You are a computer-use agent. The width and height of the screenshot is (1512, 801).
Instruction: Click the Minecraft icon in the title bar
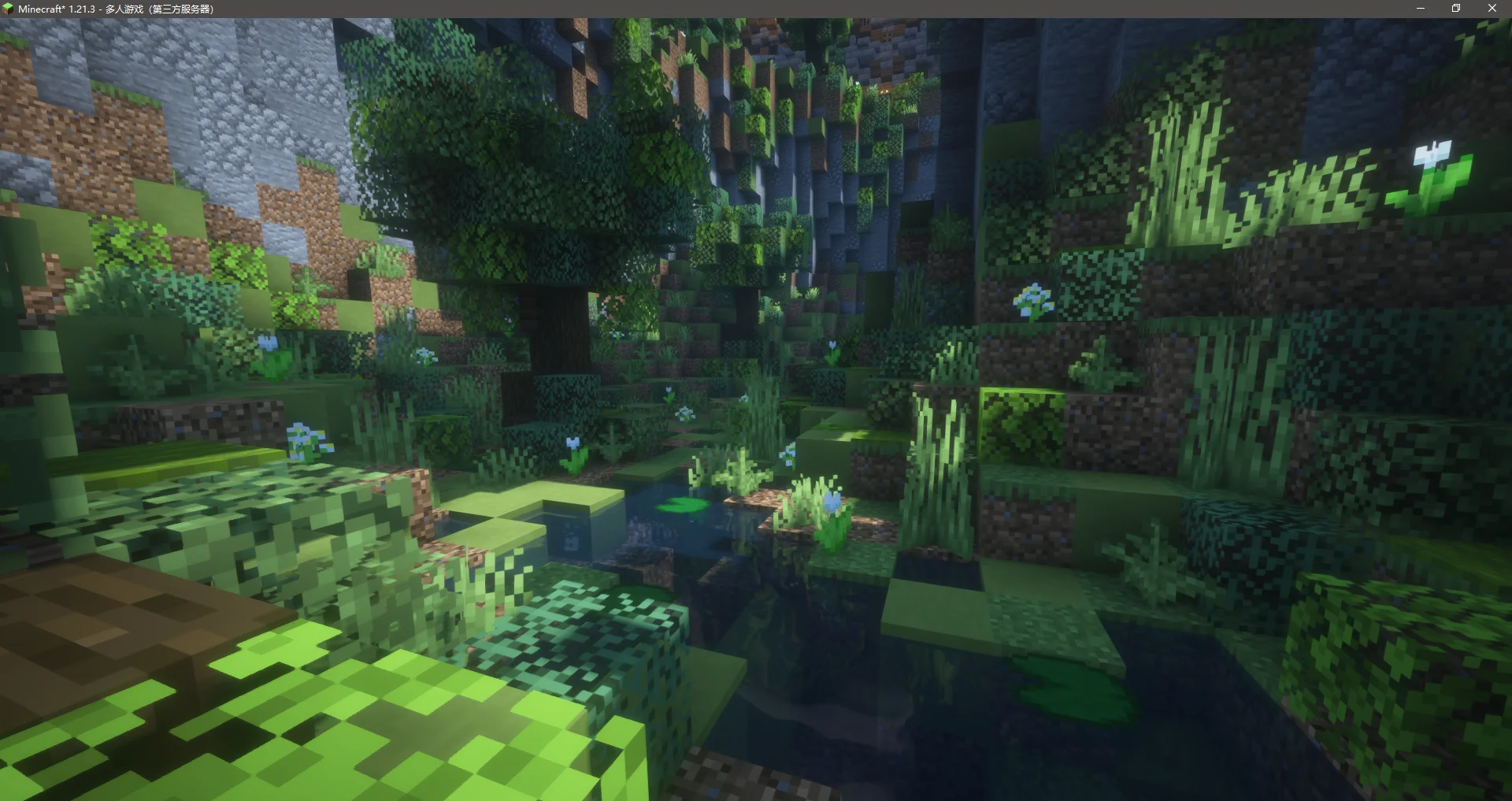[x=8, y=8]
